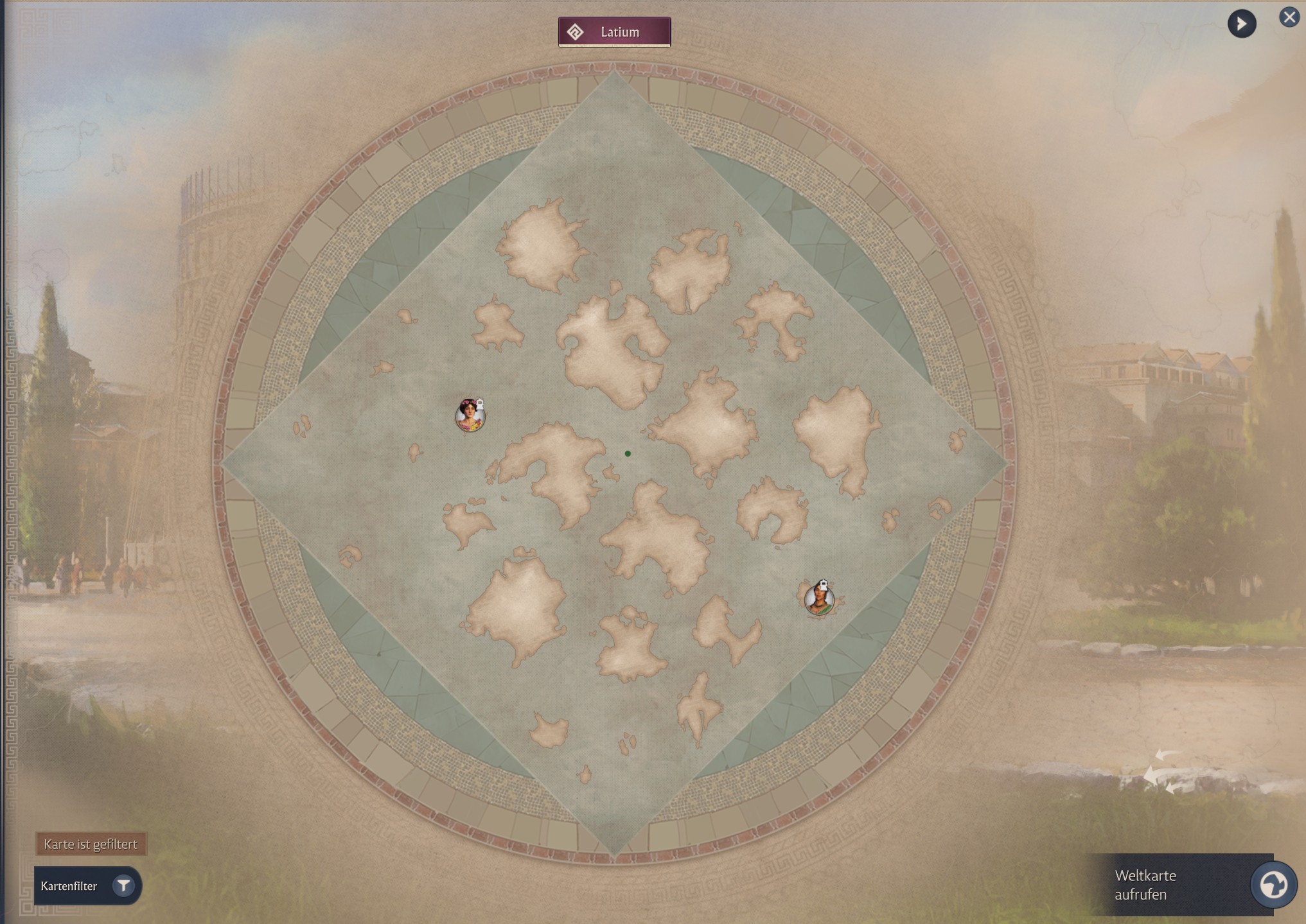Screen dimensions: 1306x924
Task: Select the dark-haired woman portrait marker
Action: coord(819,599)
